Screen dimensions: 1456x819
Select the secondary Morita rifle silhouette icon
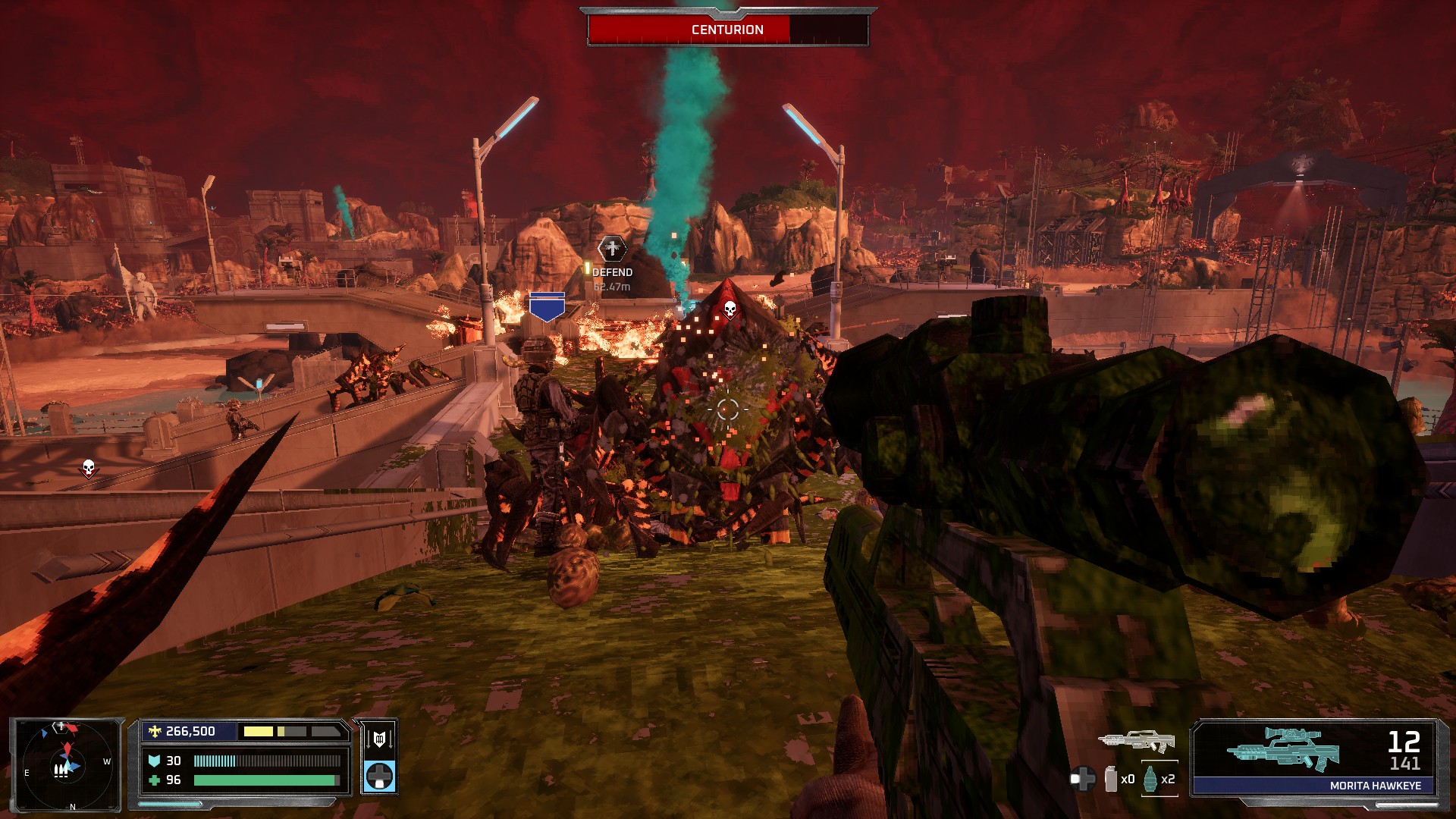tap(1137, 742)
